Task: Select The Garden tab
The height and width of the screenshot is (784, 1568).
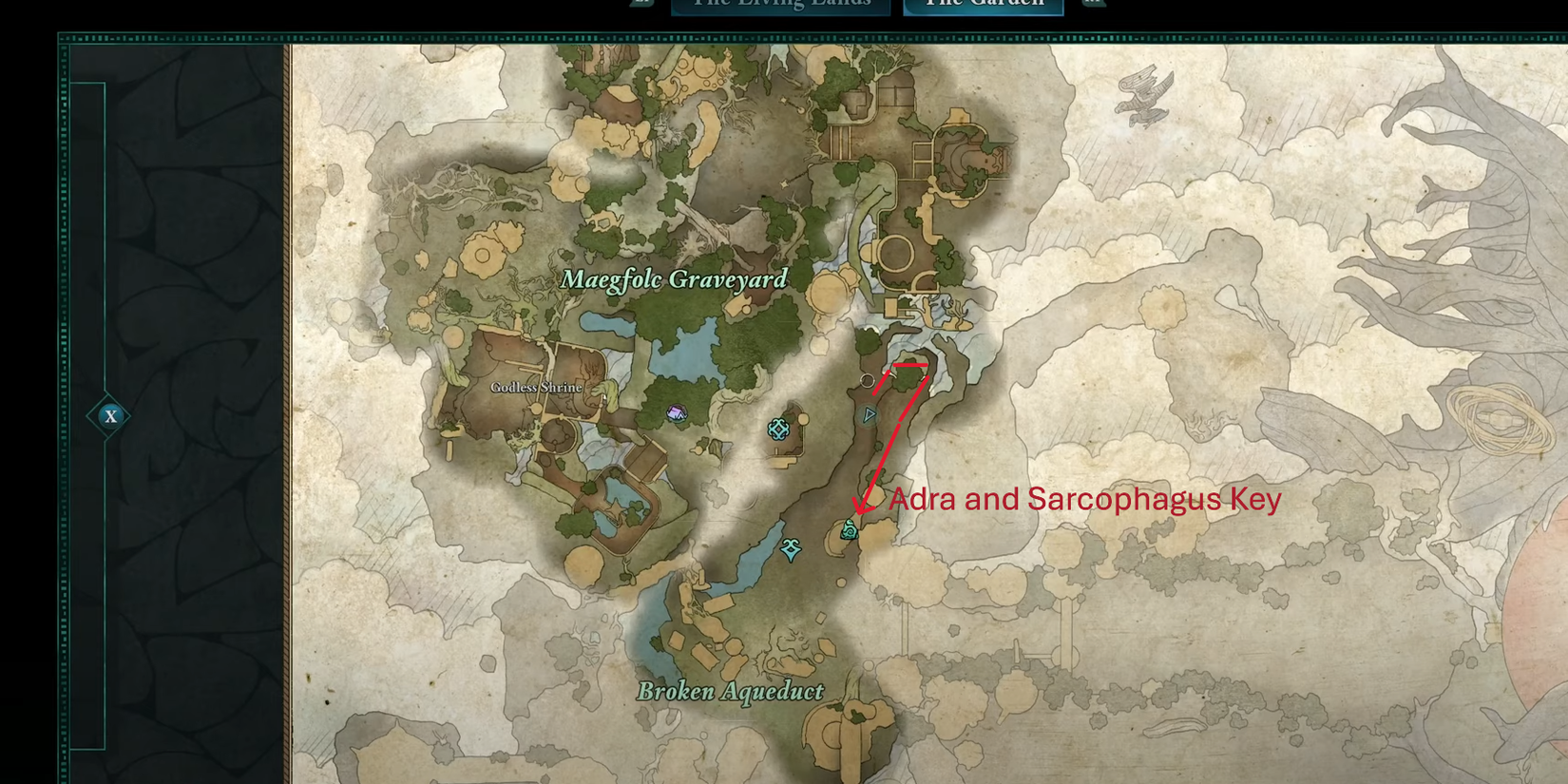Action: tap(983, 4)
